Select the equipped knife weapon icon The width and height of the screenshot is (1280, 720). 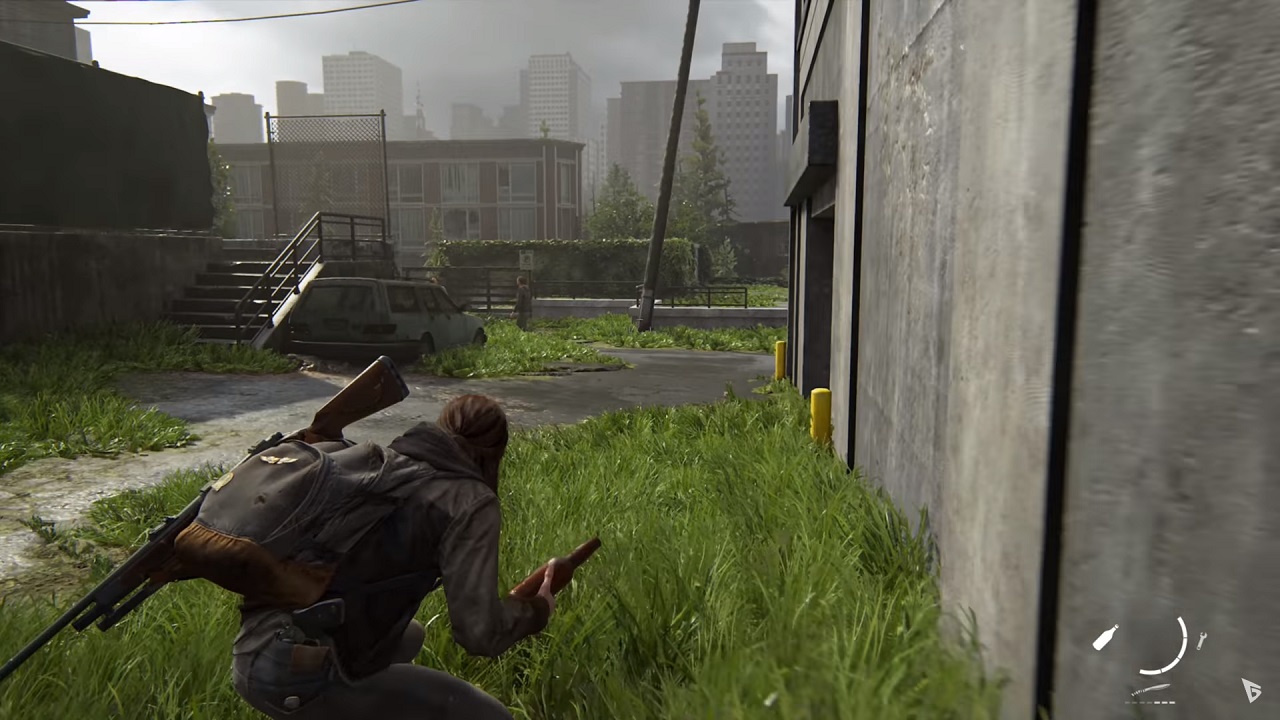pos(1152,687)
